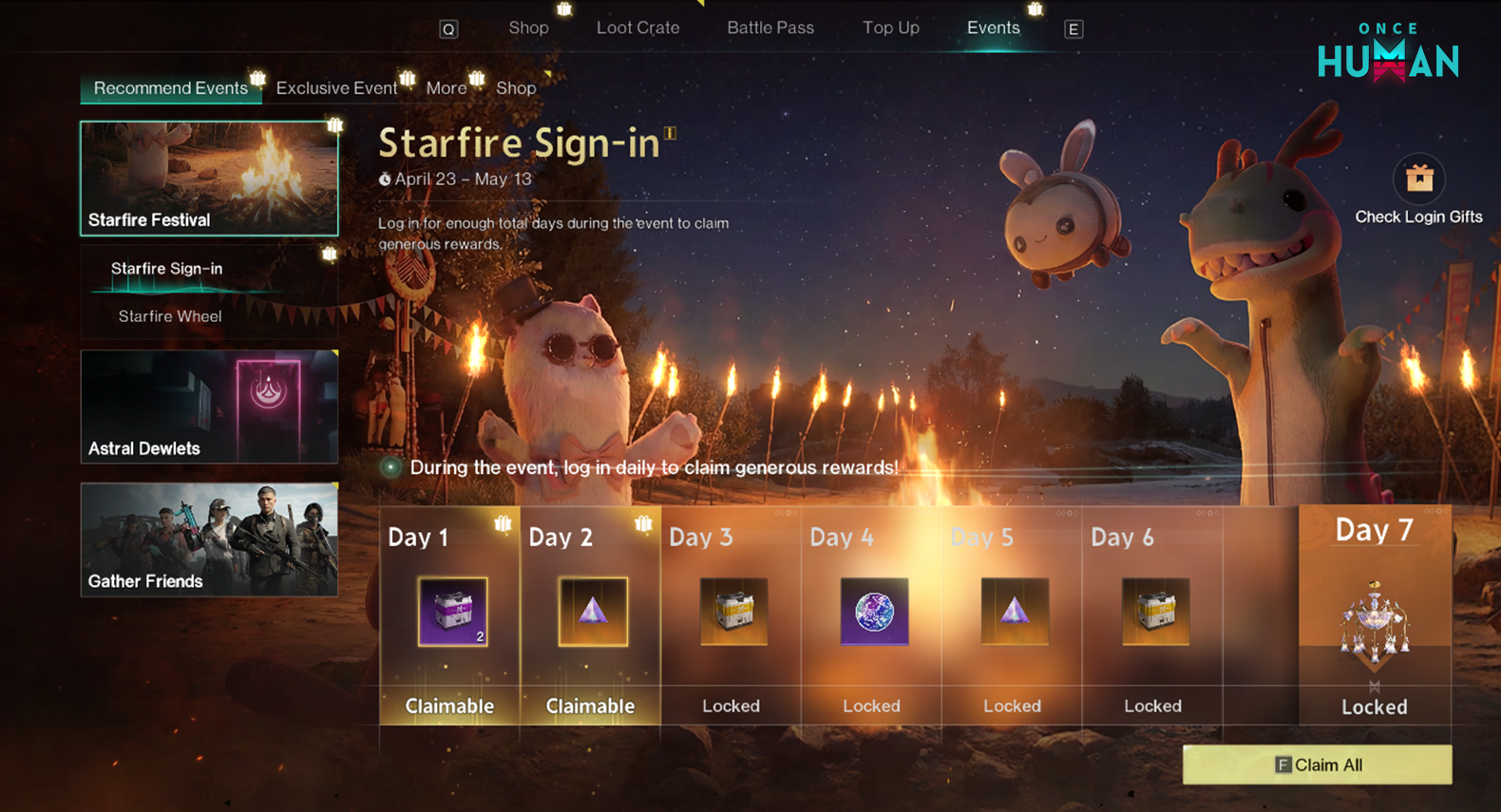Switch to Recommend Events sub-tab
Screen dimensions: 1501x812
click(x=170, y=88)
